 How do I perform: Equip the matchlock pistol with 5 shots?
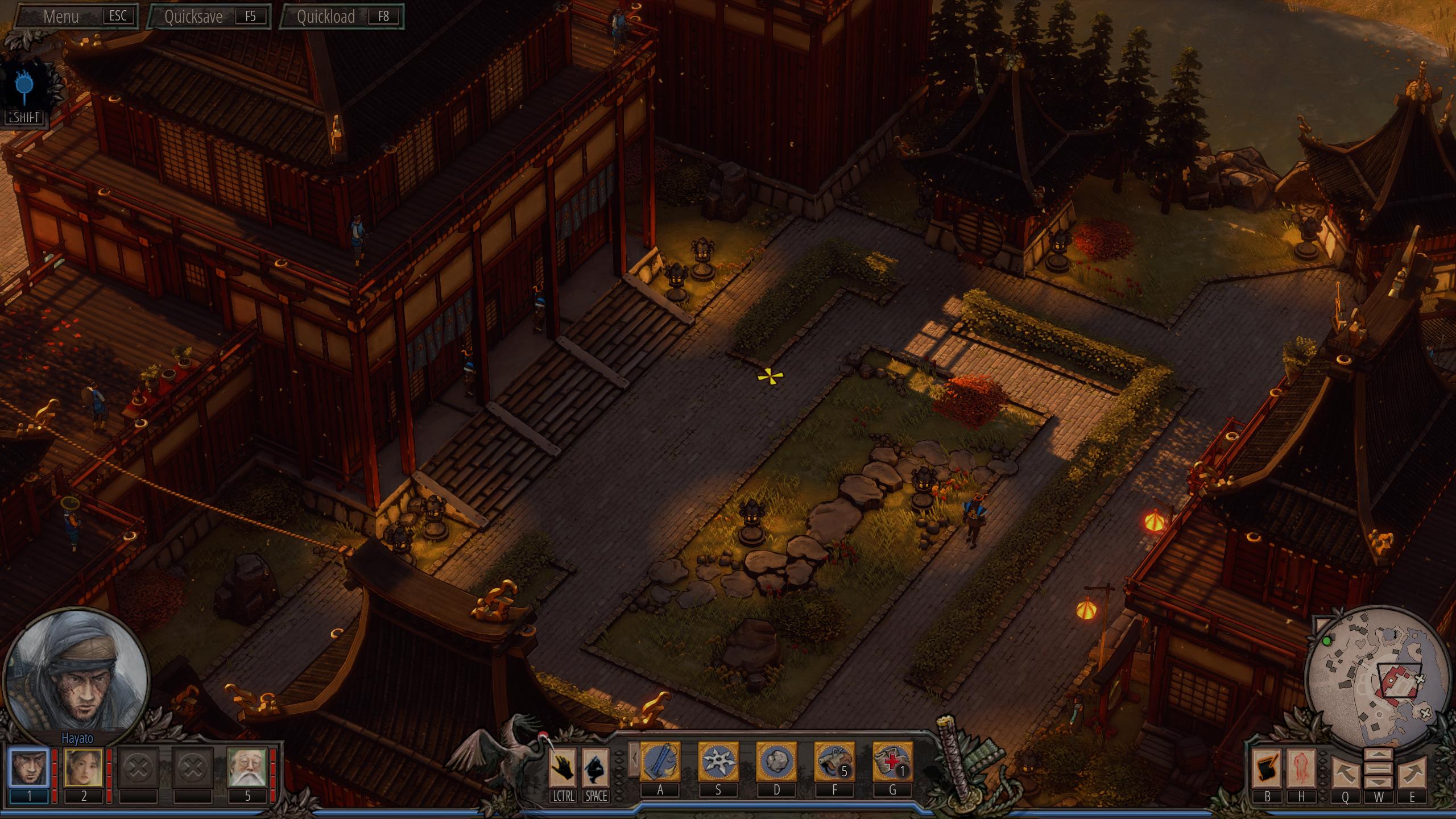[x=834, y=762]
